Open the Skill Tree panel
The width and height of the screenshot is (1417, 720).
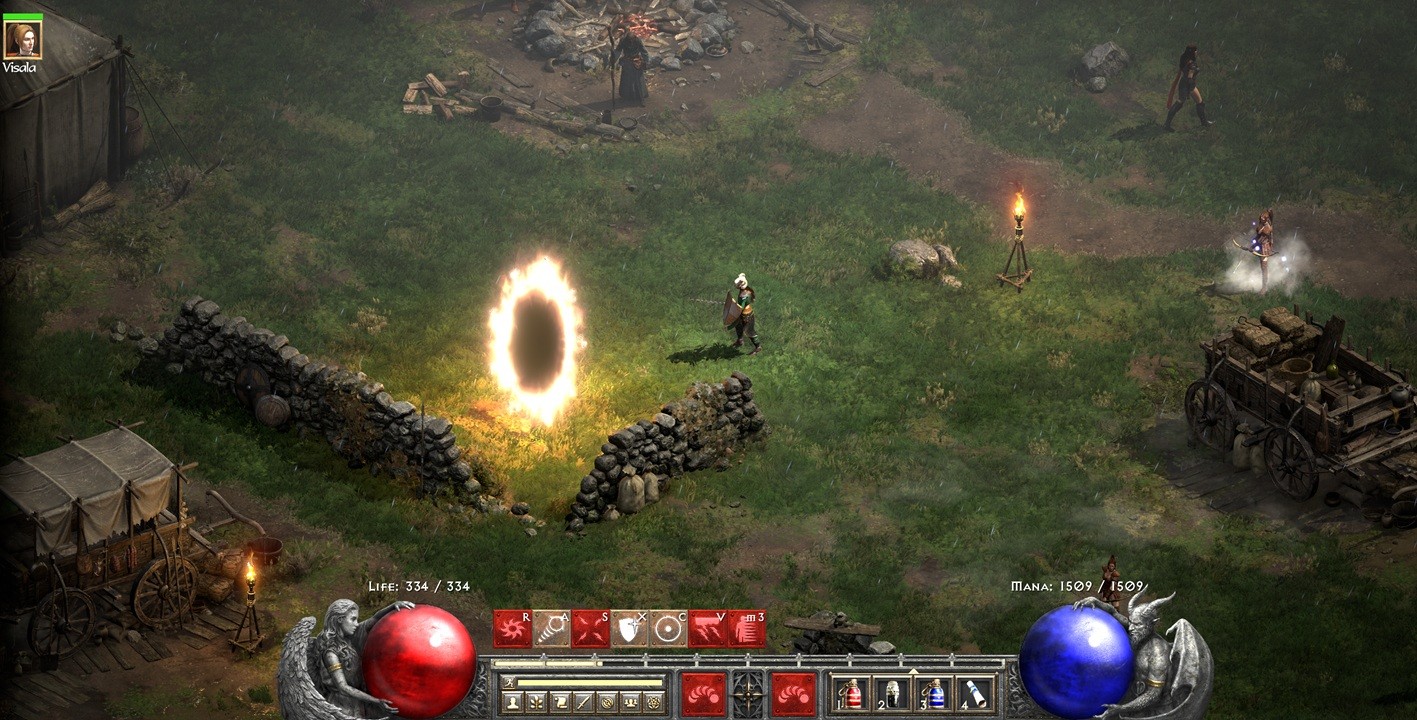pos(536,701)
